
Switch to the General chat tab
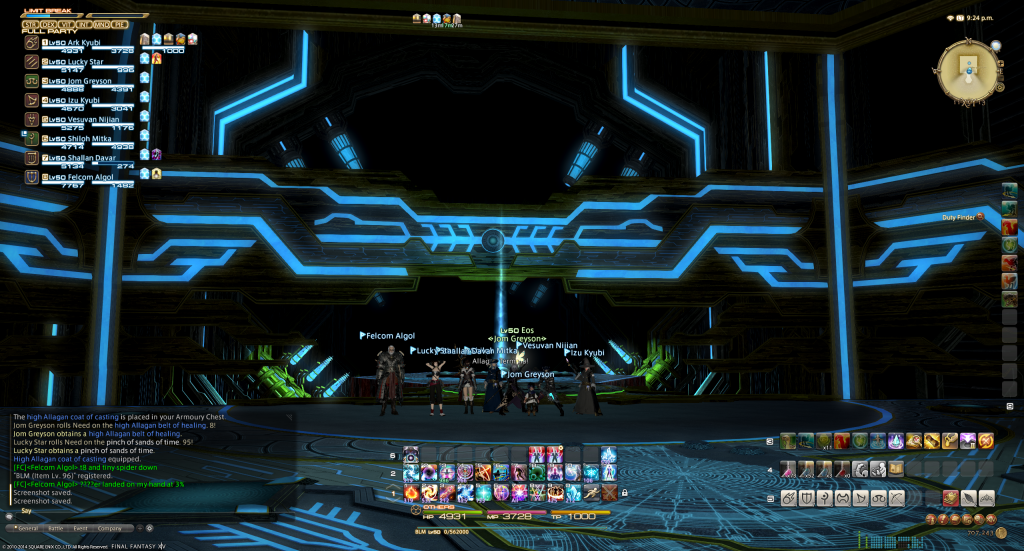(26, 527)
